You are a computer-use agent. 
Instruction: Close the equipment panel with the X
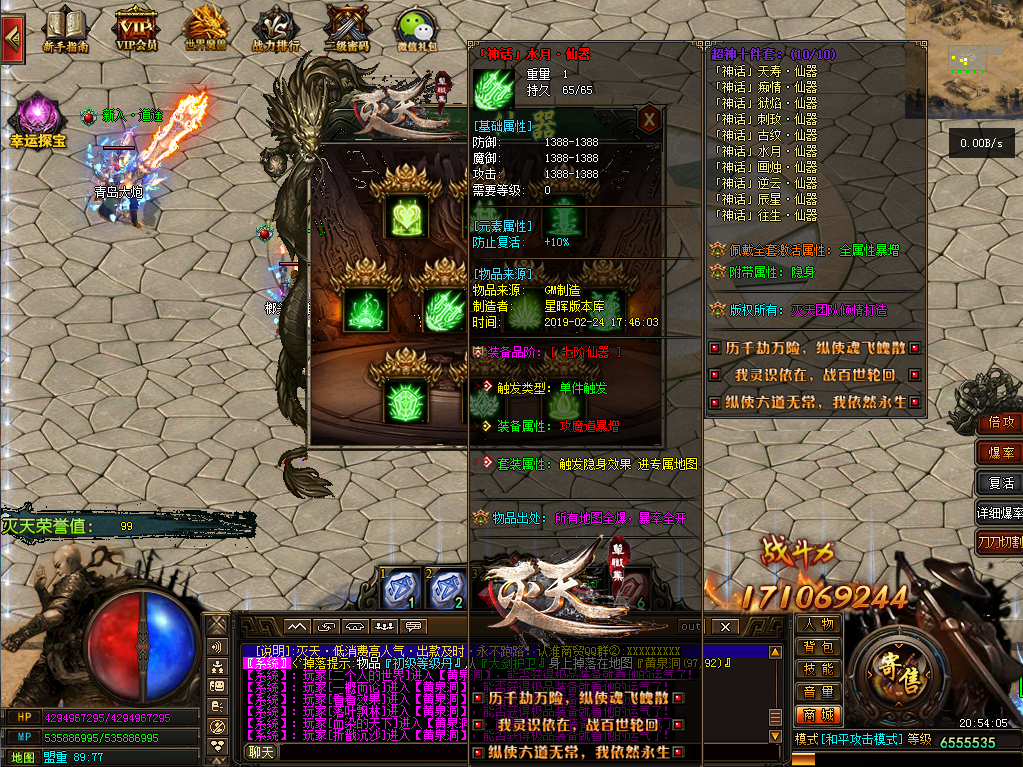pyautogui.click(x=649, y=119)
